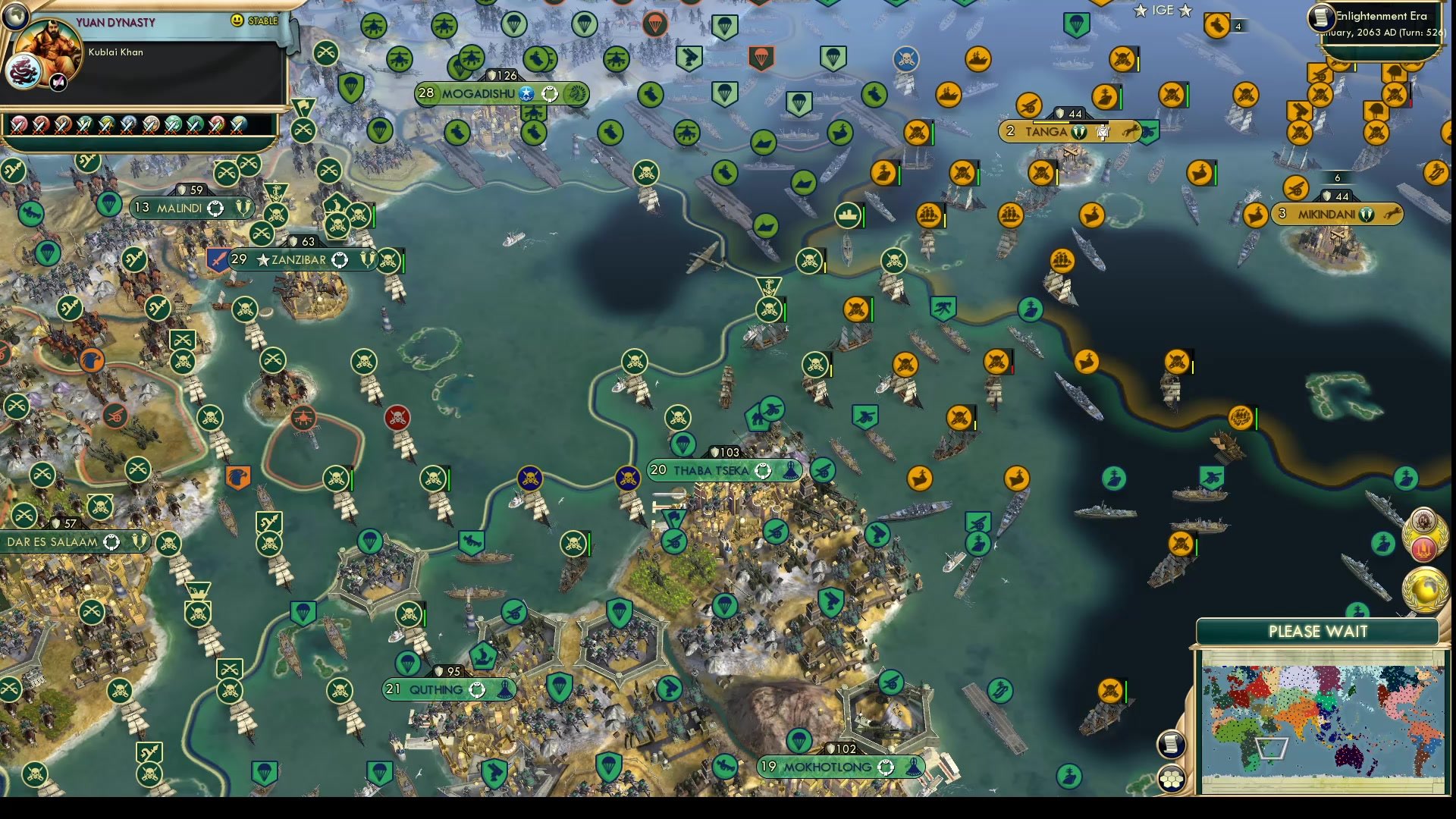Expand the Tanga city-state banner
The width and height of the screenshot is (1456, 819).
point(1049,131)
